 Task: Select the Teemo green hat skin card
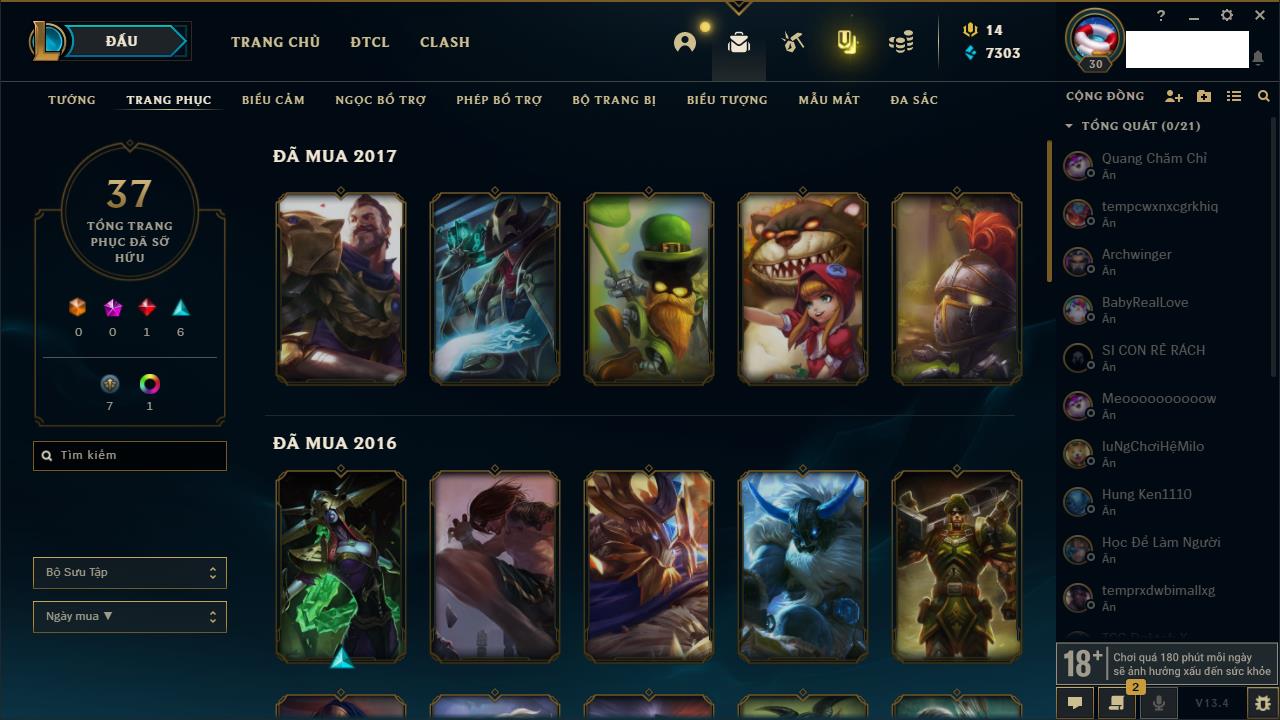649,288
